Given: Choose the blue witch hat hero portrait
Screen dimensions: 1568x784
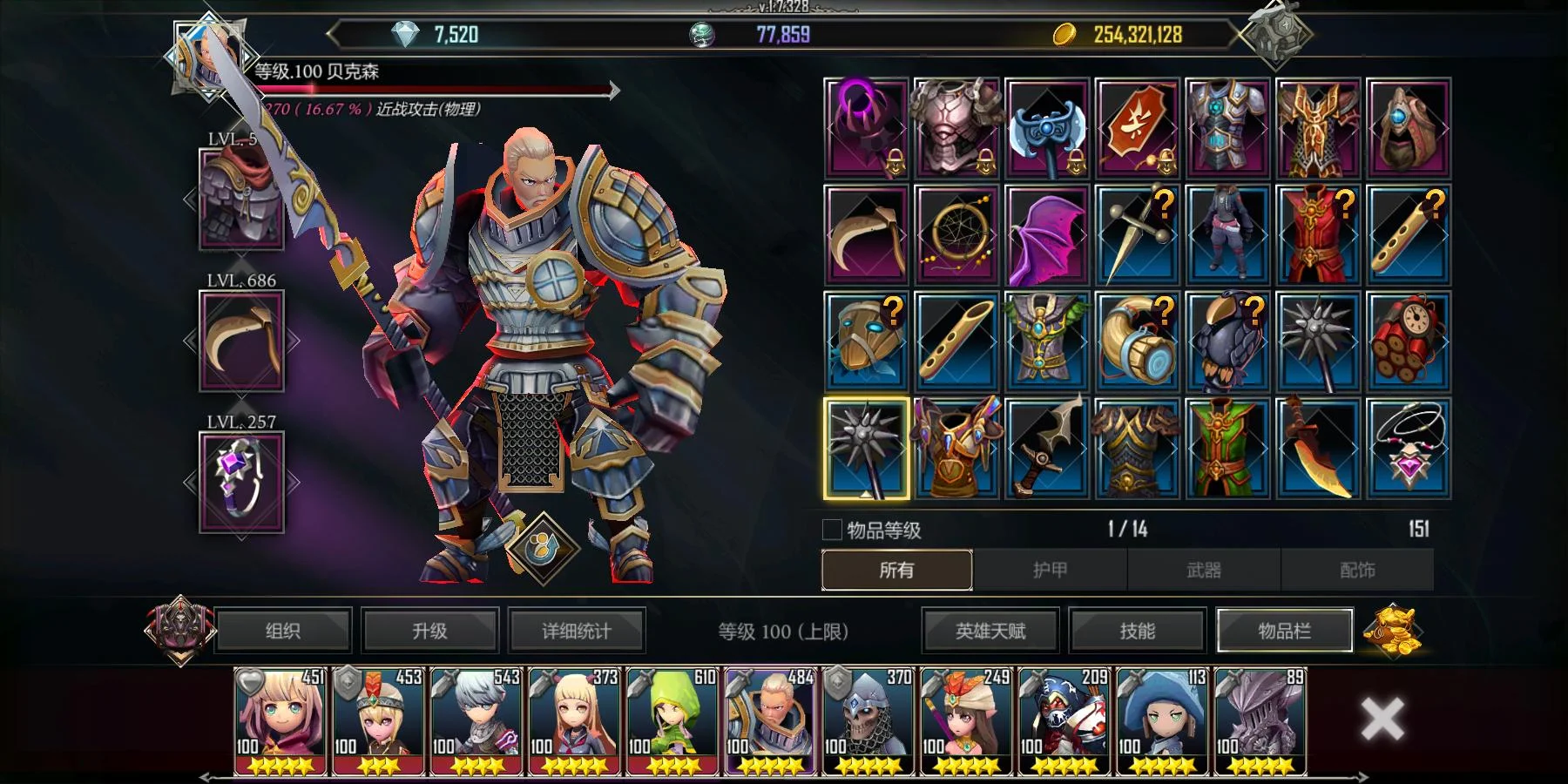Looking at the screenshot, I should pyautogui.click(x=1162, y=721).
